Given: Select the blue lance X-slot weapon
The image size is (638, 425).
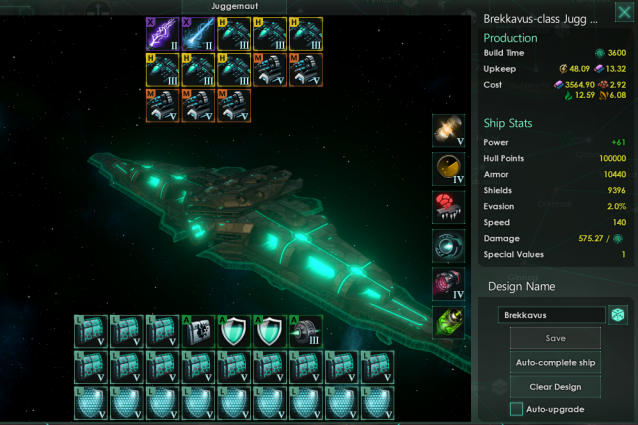Looking at the screenshot, I should (198, 33).
